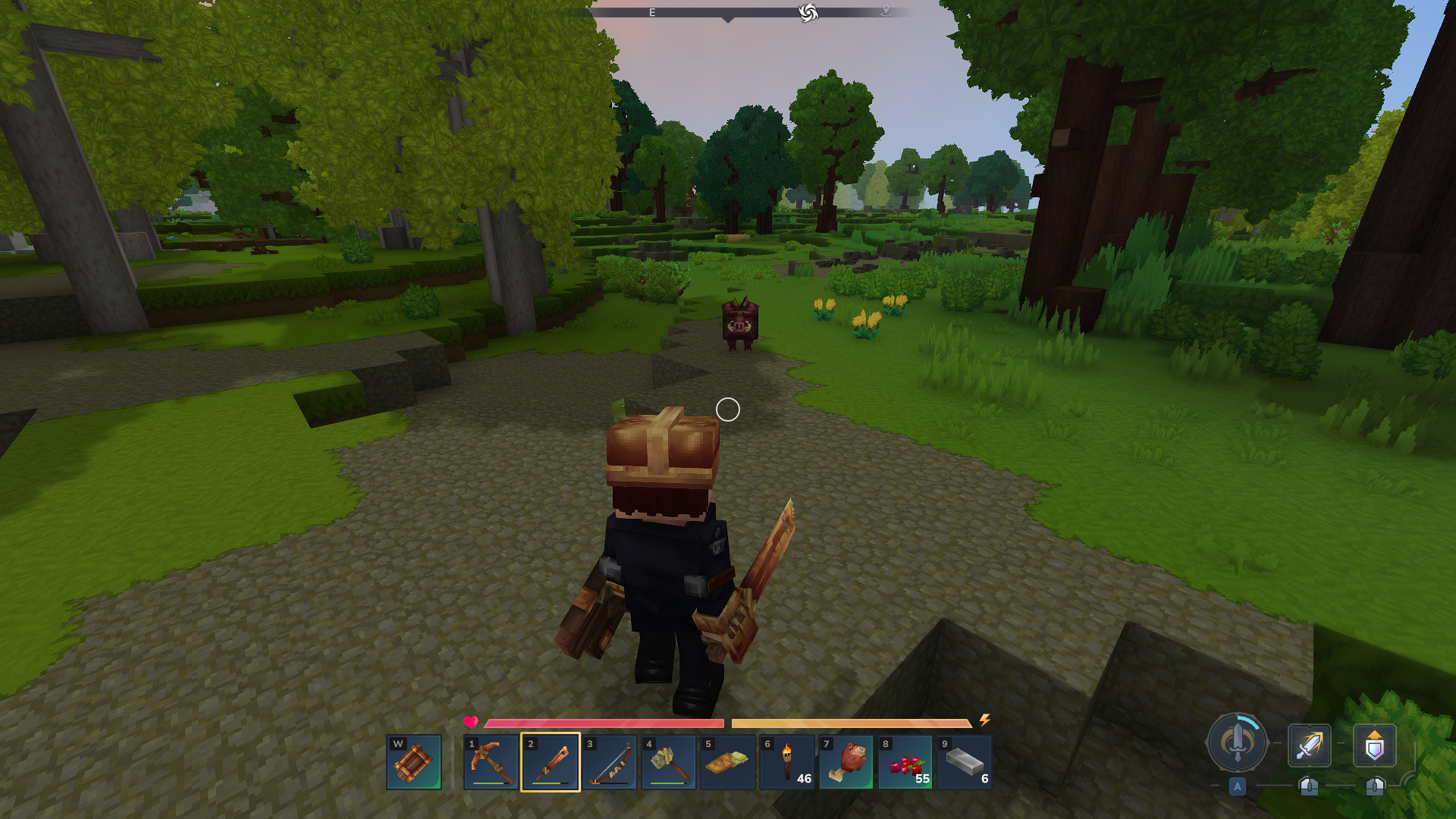Select the grey ingot stack in slot 9
Viewport: 1456px width, 819px height.
tap(965, 761)
